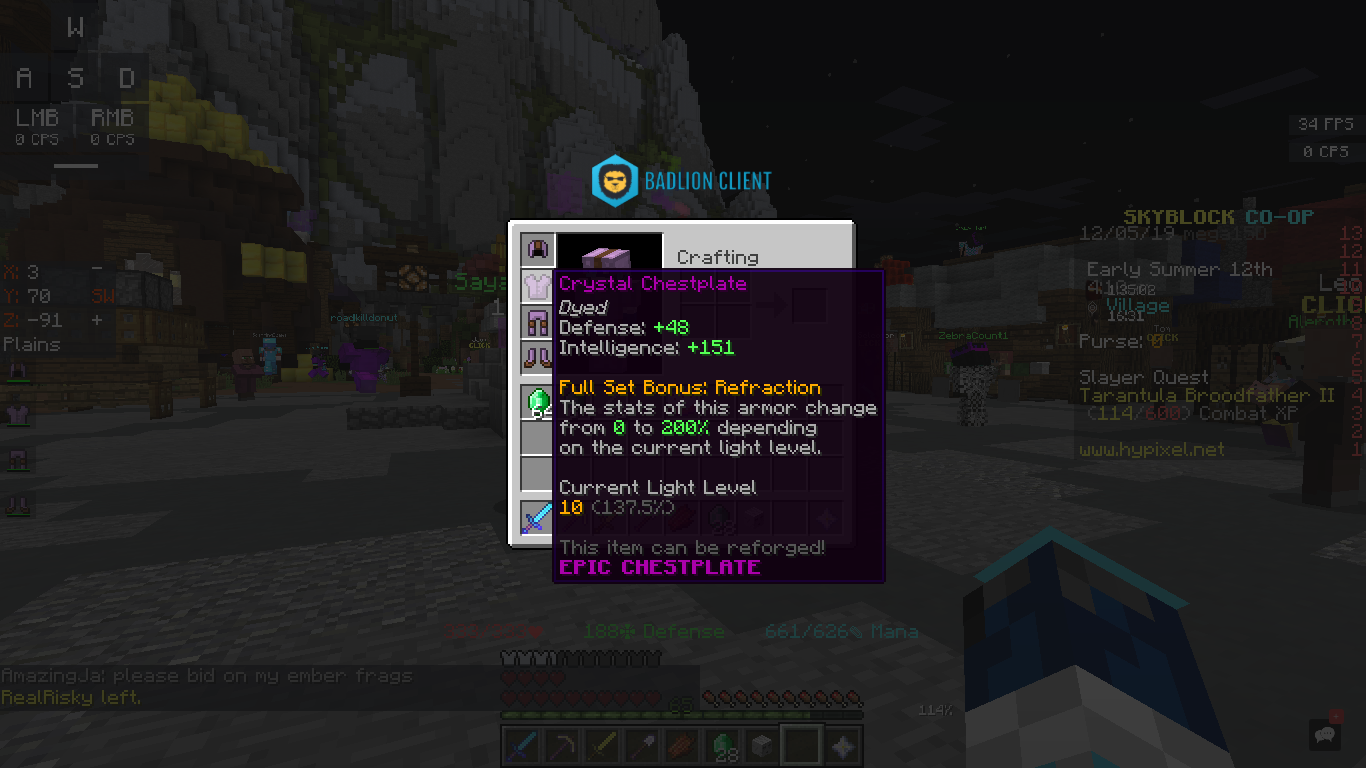
Task: Grab the stack of 28 emeralds
Action: click(x=721, y=745)
